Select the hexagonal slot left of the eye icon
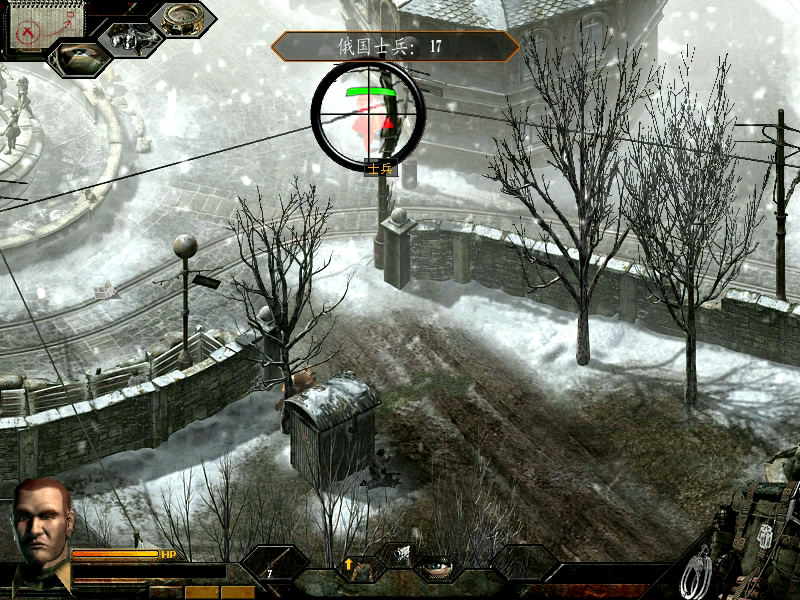This screenshot has width=800, height=600. 399,553
